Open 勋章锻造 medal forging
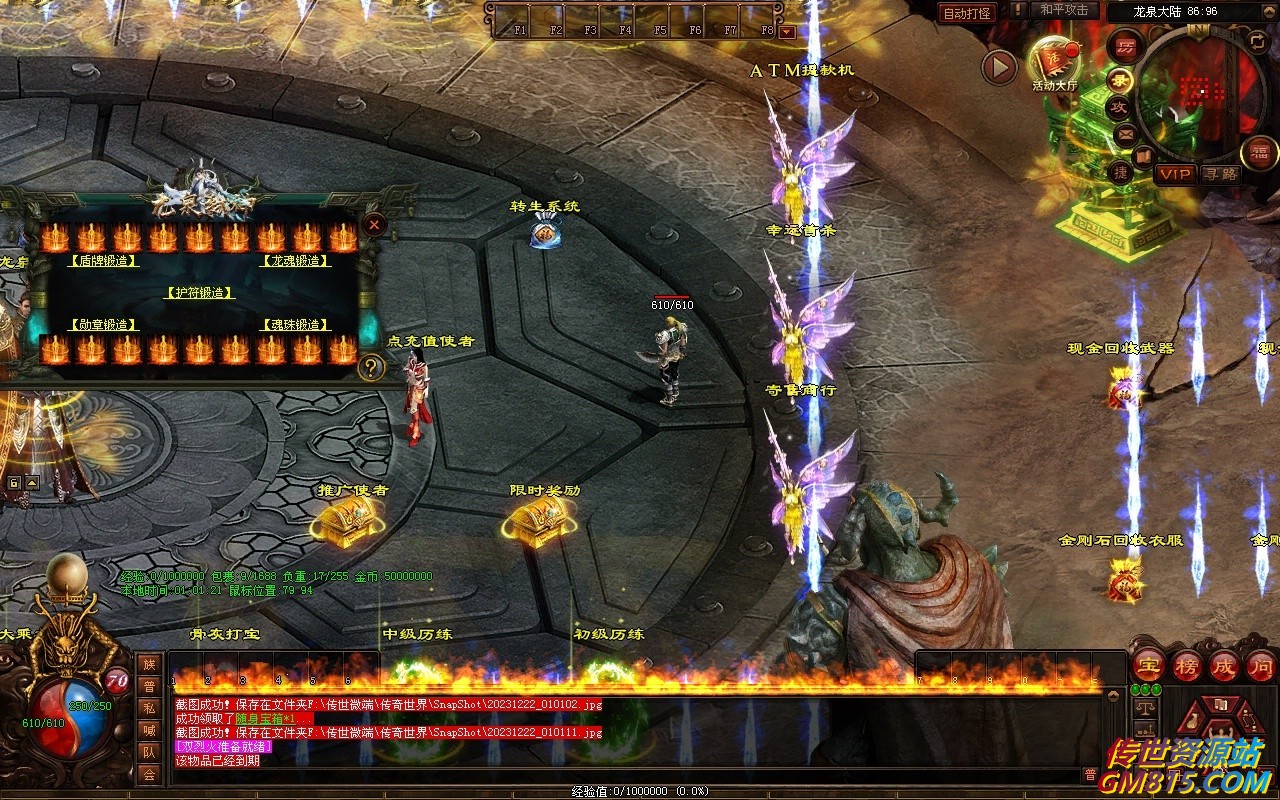This screenshot has height=800, width=1280. tap(103, 325)
